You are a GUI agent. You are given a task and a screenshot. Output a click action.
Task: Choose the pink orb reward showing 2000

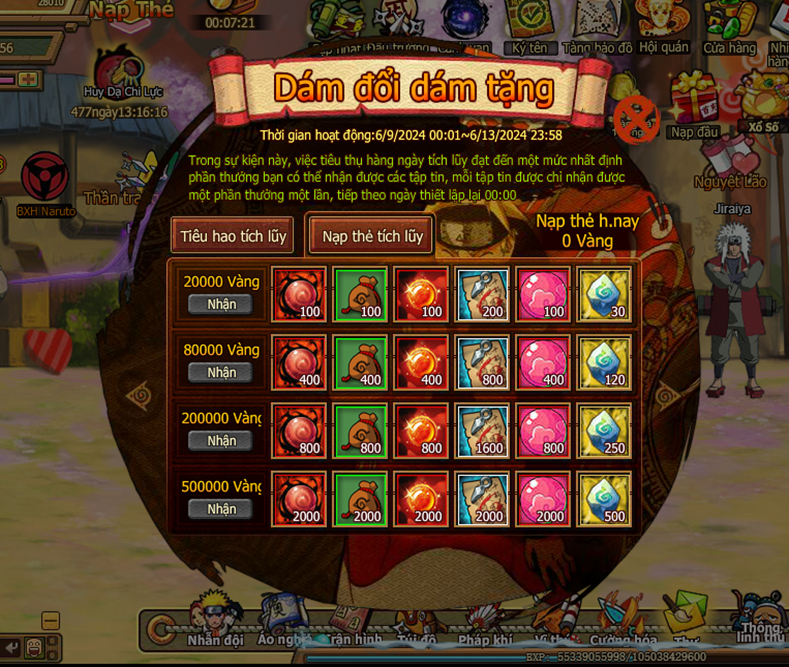point(544,498)
